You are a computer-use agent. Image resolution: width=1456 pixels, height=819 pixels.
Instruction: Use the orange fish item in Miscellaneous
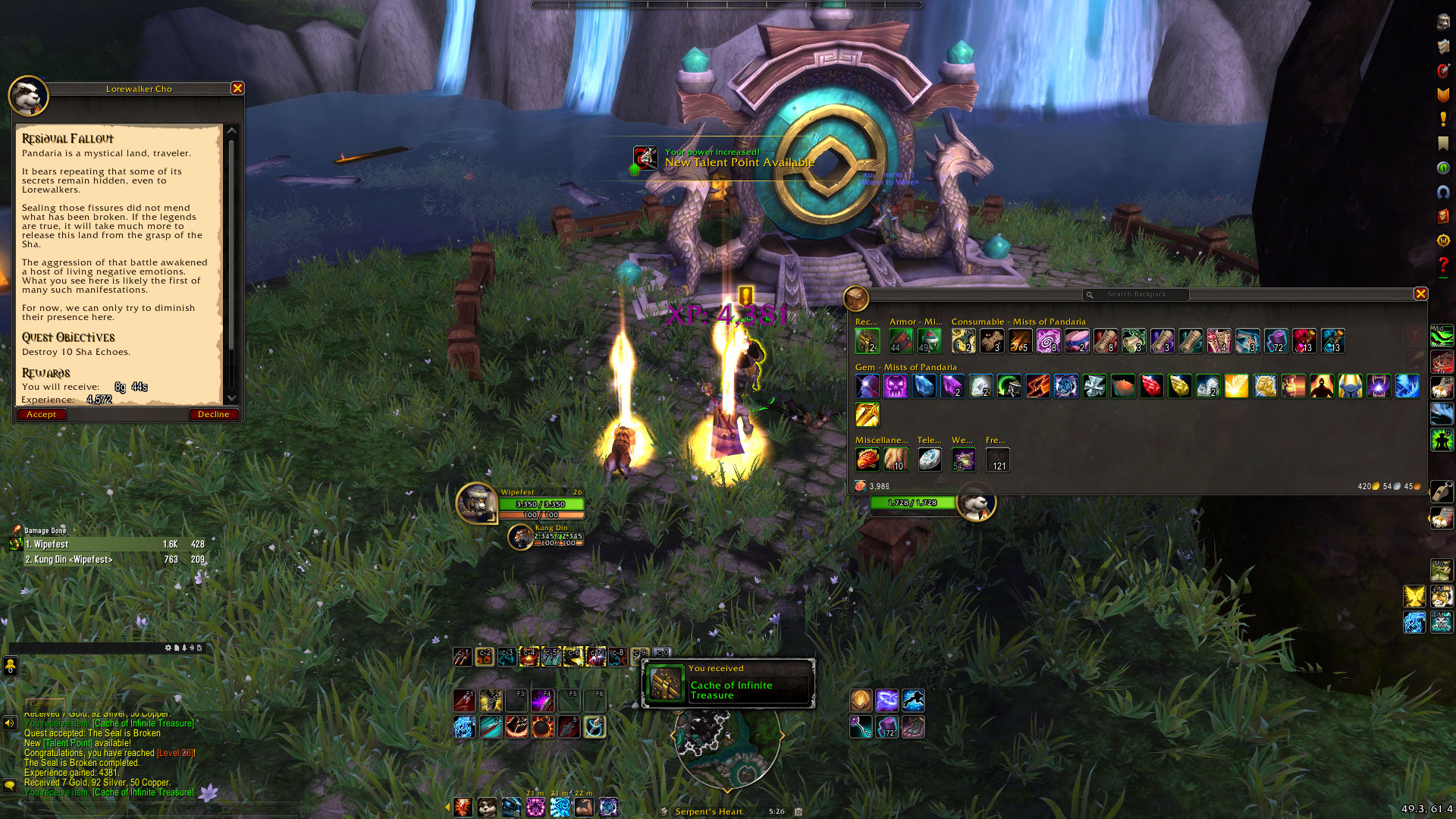(x=867, y=459)
